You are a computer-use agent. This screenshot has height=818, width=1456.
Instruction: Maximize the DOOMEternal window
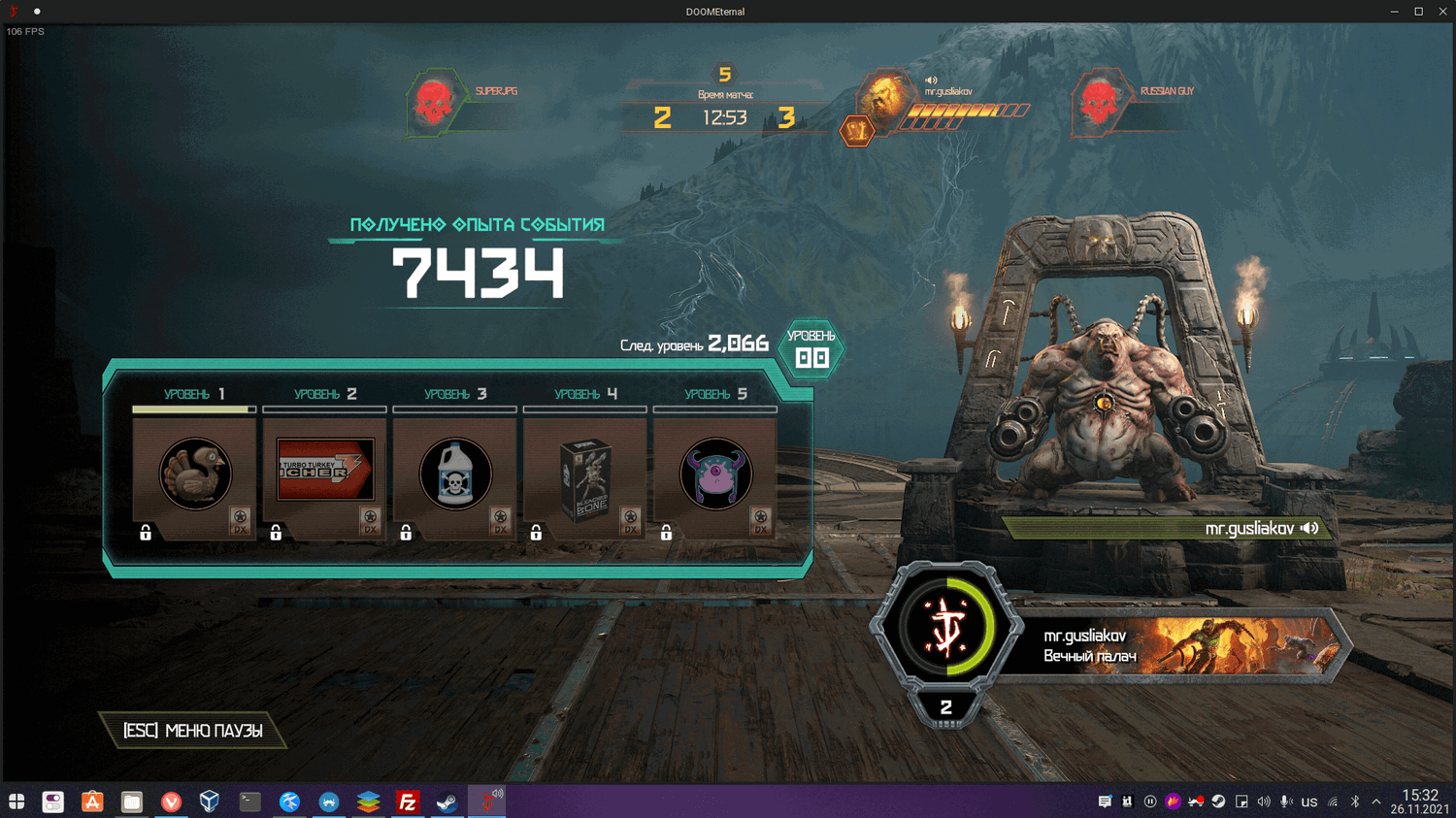[x=1418, y=12]
